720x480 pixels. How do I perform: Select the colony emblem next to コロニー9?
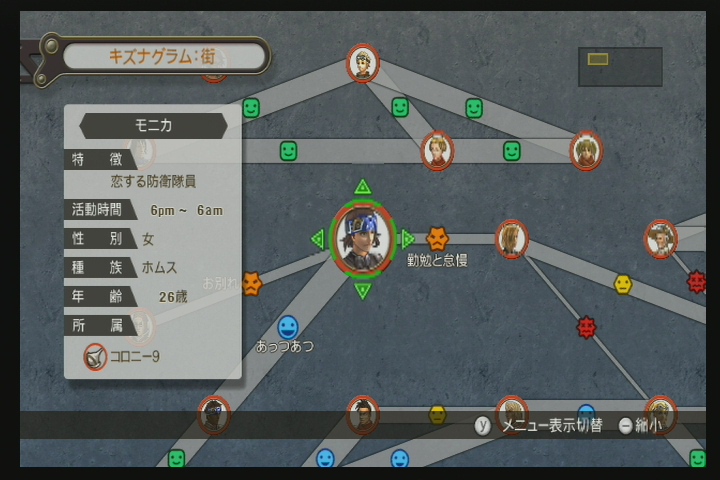[x=95, y=355]
